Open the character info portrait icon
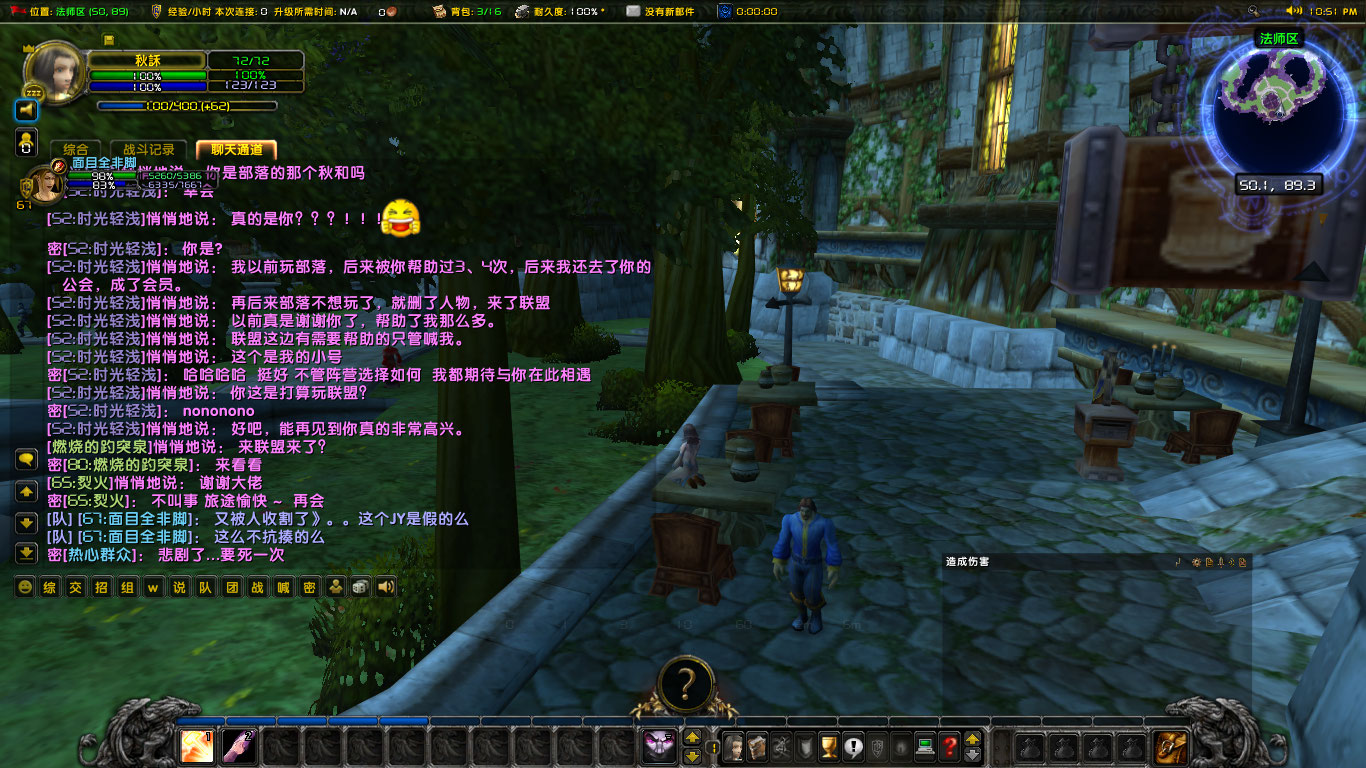This screenshot has width=1366, height=768. tap(734, 747)
